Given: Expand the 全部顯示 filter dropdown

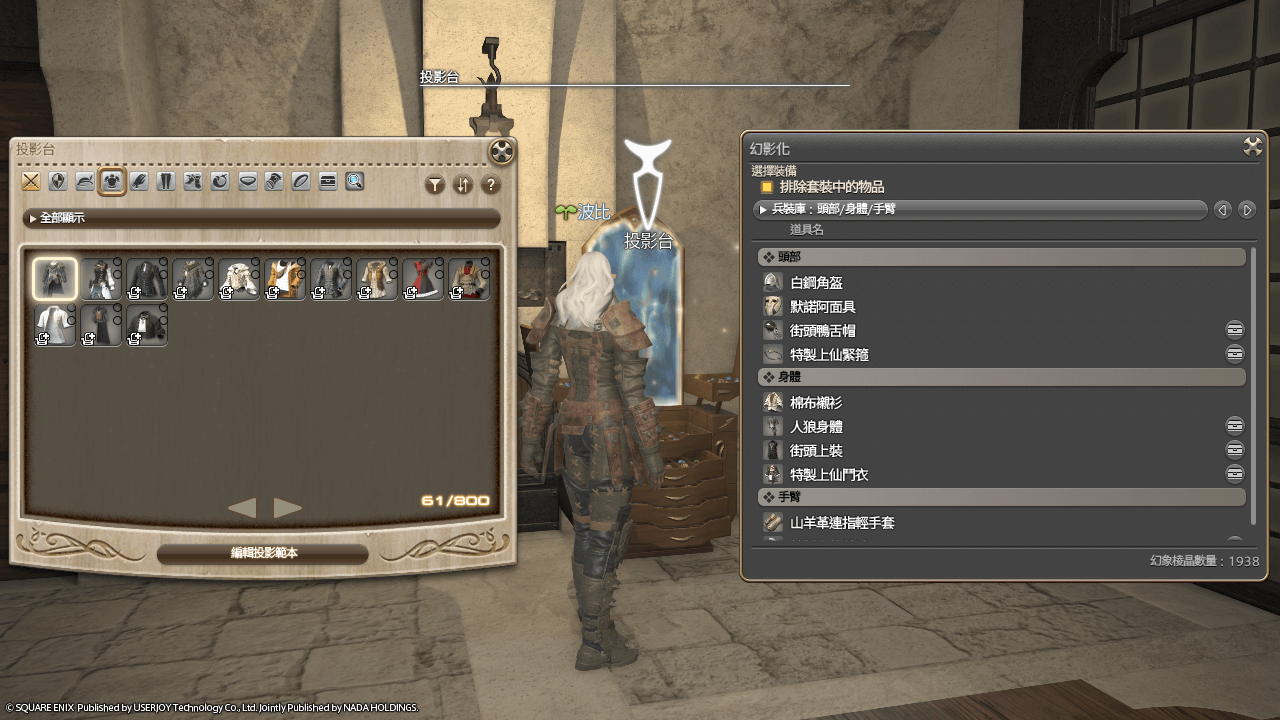Looking at the screenshot, I should tap(261, 218).
